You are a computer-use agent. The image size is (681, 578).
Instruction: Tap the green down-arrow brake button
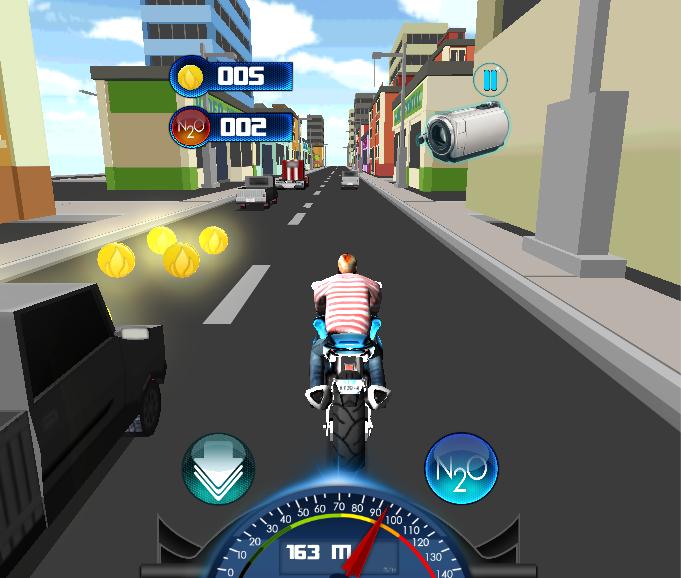tap(218, 469)
